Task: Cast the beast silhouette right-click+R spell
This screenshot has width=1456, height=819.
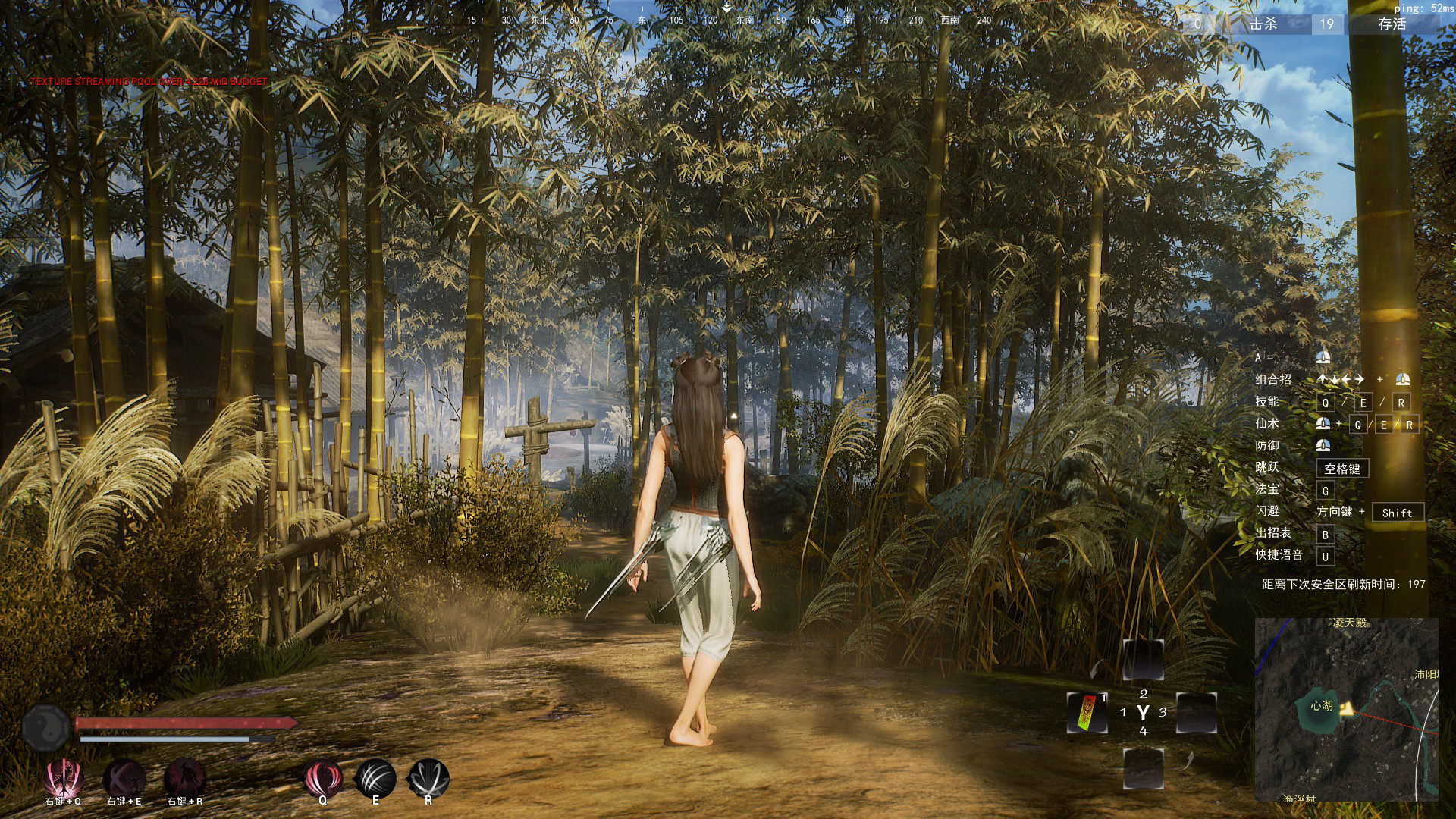Action: point(185,778)
